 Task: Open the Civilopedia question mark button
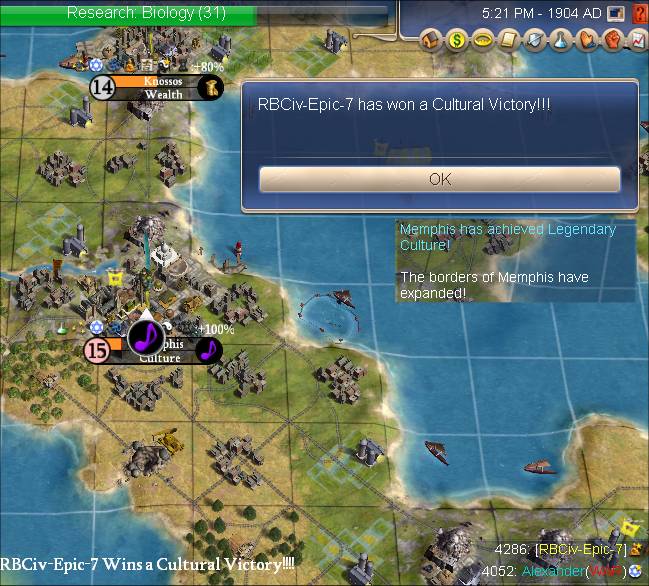coord(638,14)
